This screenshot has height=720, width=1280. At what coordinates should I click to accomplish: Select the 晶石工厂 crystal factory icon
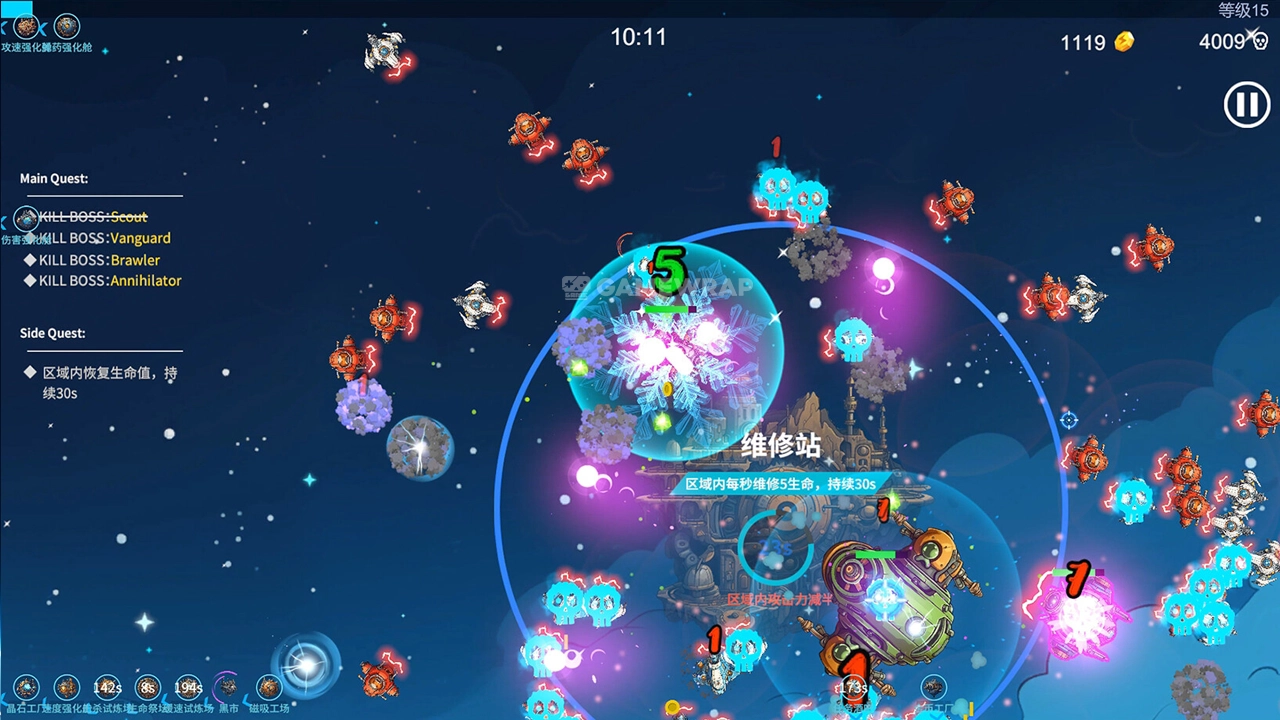26,687
